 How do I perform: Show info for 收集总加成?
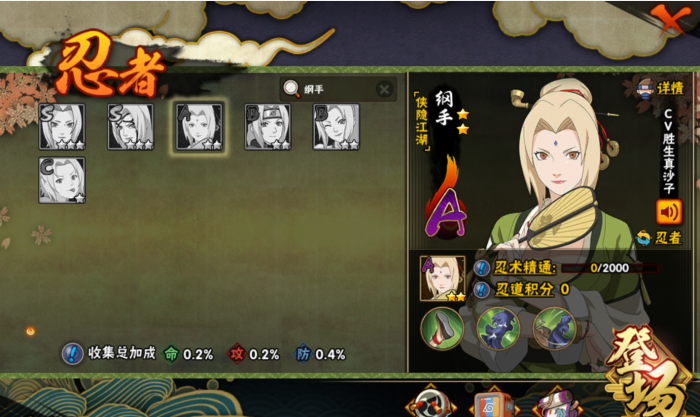click(x=72, y=353)
